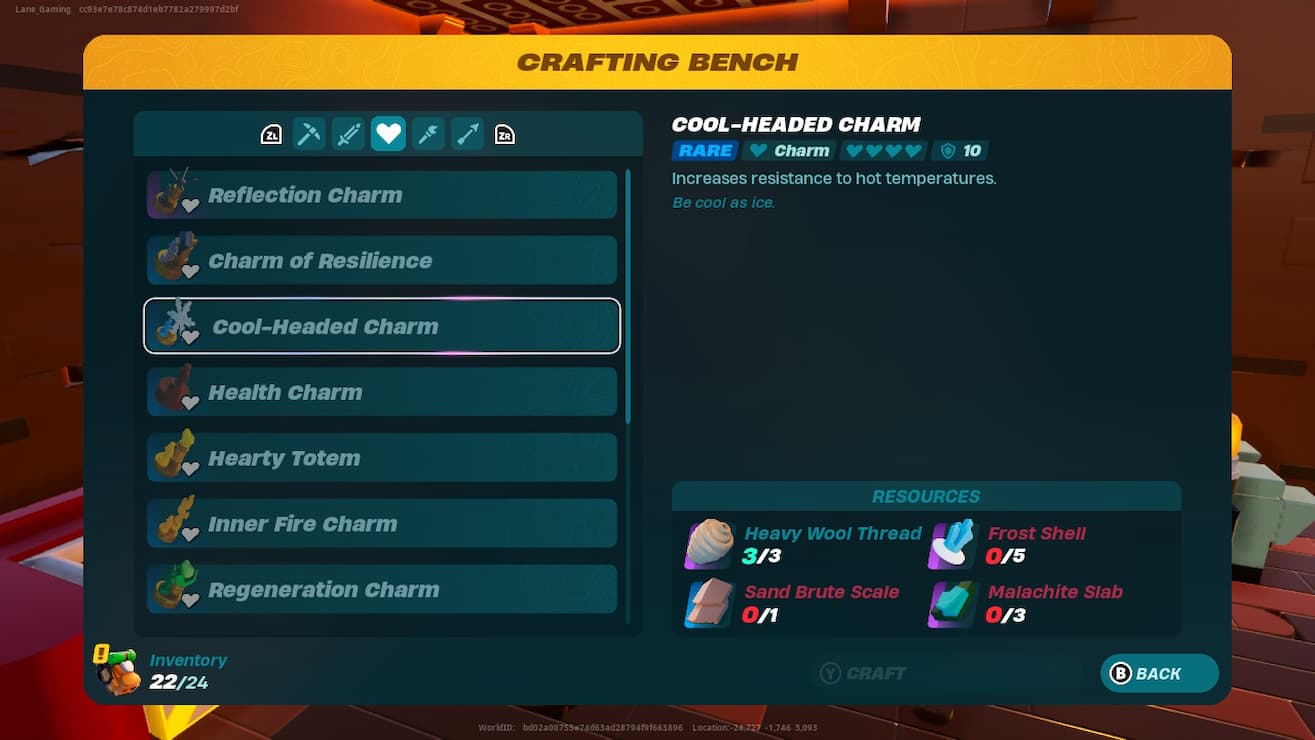The width and height of the screenshot is (1315, 740).
Task: Select the Reflection Charm recipe
Action: (x=381, y=194)
